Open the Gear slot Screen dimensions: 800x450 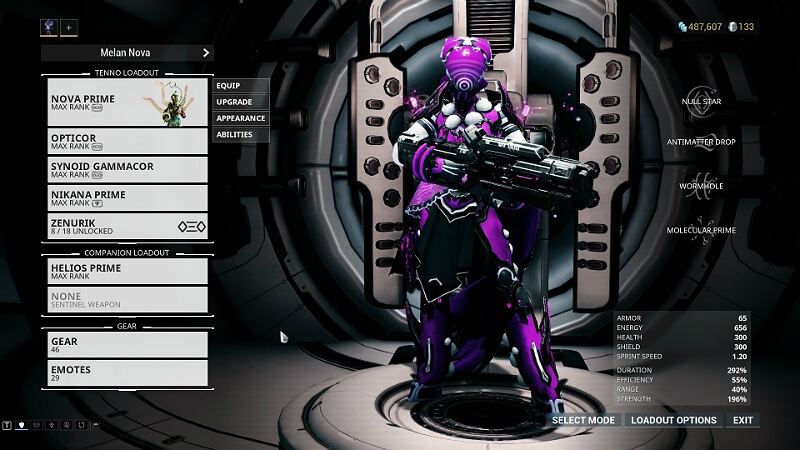pos(127,344)
